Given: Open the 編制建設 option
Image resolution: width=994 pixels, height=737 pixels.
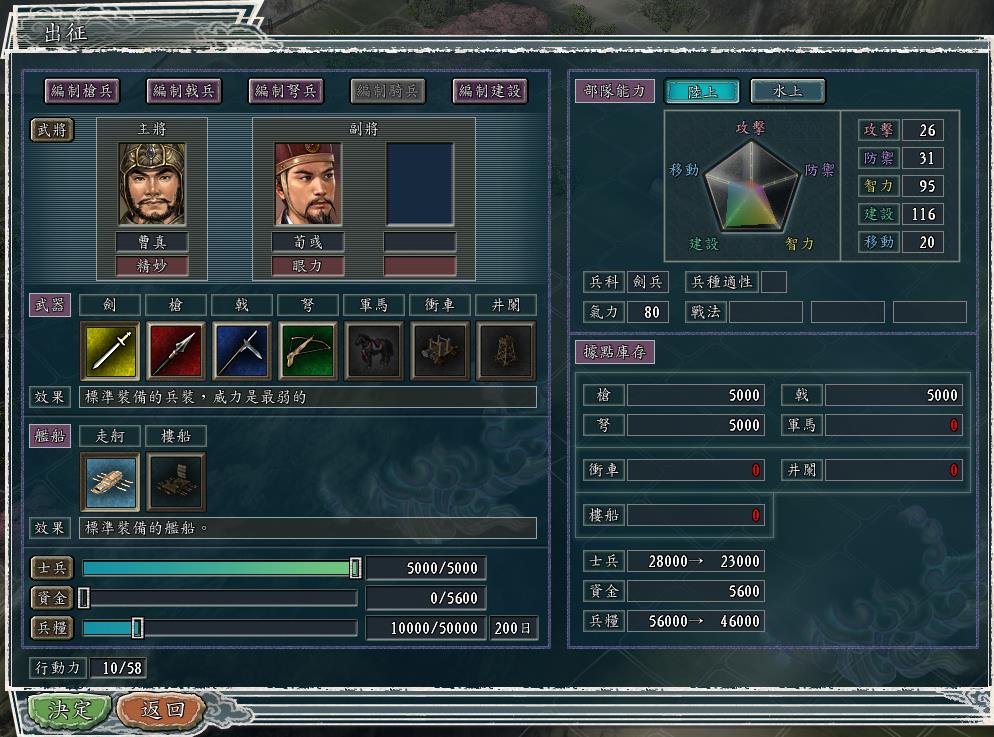Looking at the screenshot, I should 490,91.
